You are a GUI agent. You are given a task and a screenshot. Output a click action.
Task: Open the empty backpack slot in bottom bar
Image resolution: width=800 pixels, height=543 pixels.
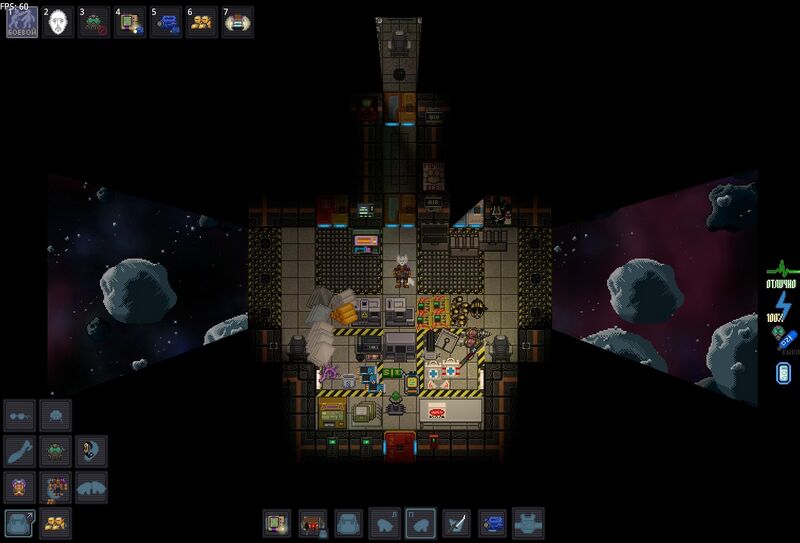(348, 523)
